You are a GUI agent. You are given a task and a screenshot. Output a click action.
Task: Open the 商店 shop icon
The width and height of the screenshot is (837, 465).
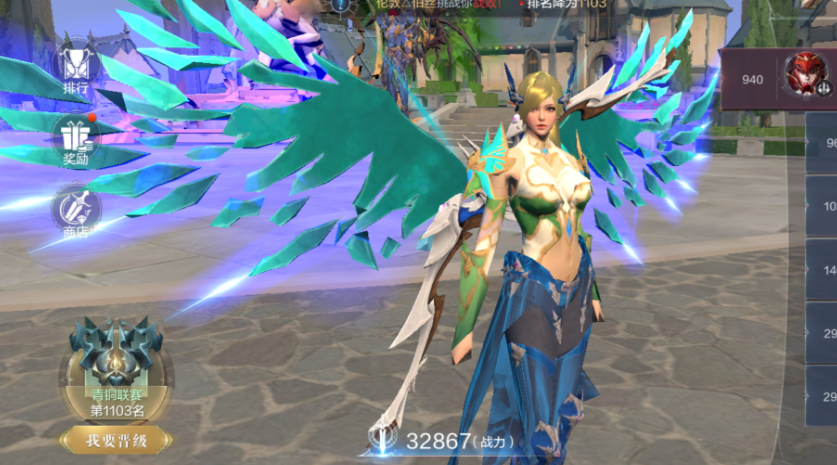[76, 208]
